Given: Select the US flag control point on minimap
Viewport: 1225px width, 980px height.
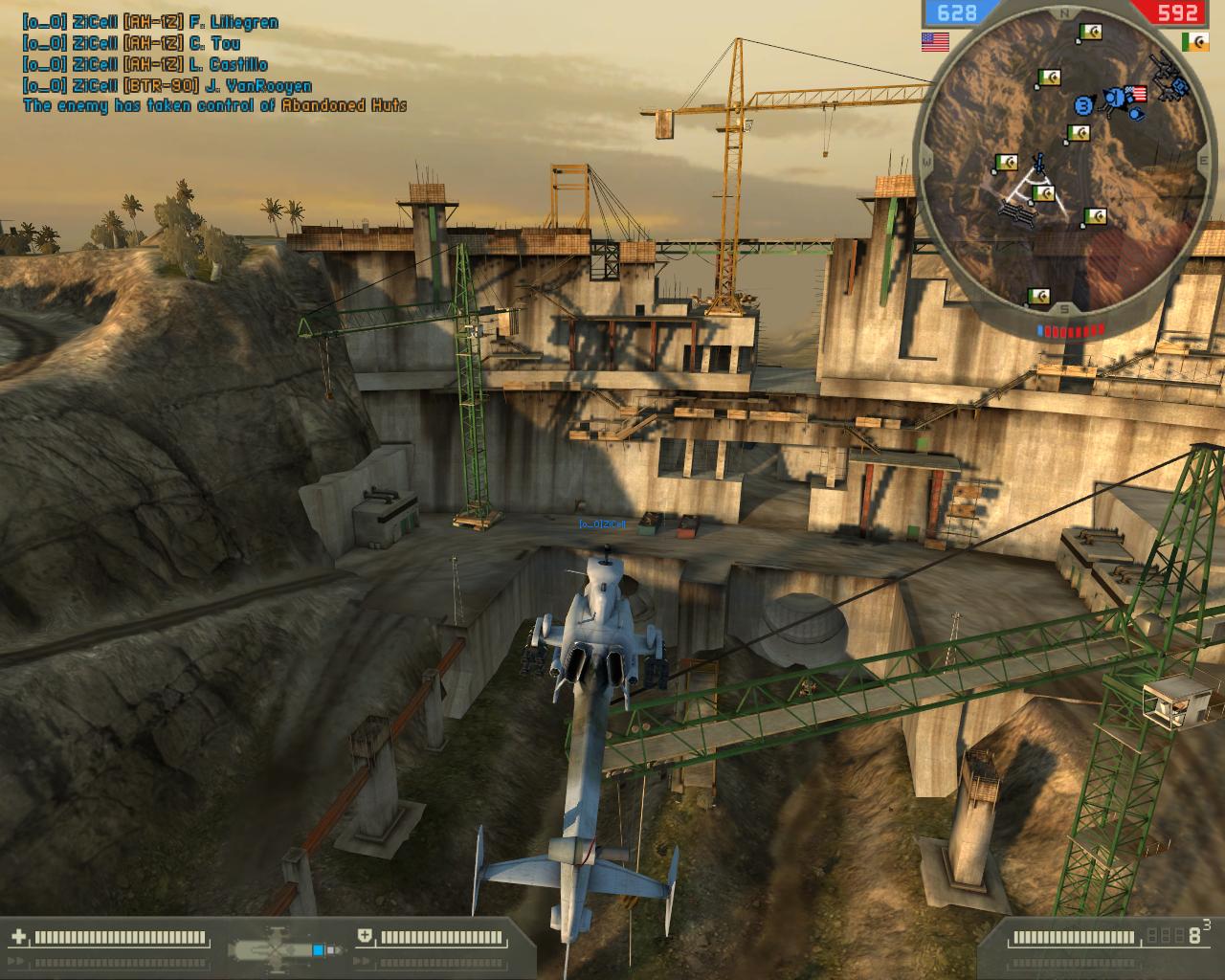Looking at the screenshot, I should click(1136, 94).
